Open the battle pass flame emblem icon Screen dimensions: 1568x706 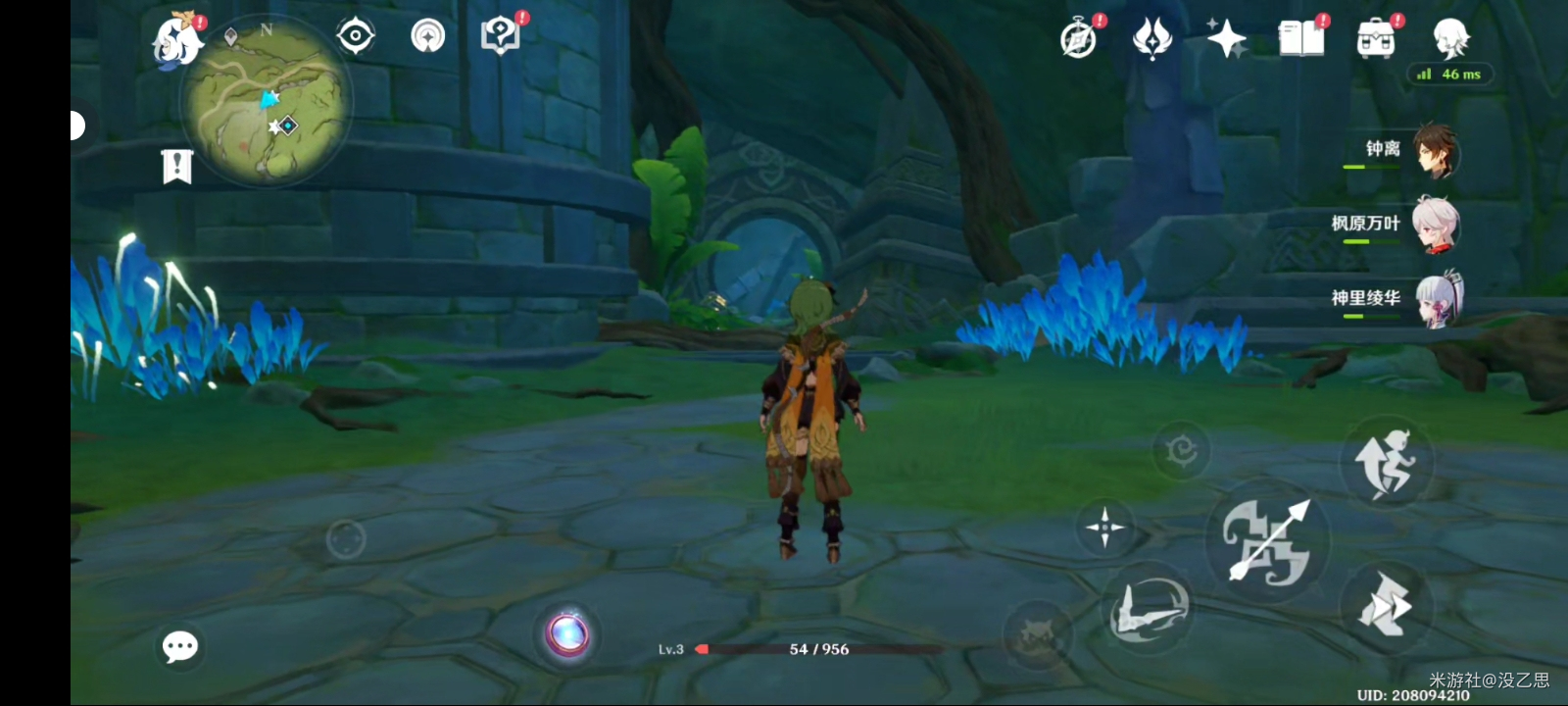coord(1152,39)
